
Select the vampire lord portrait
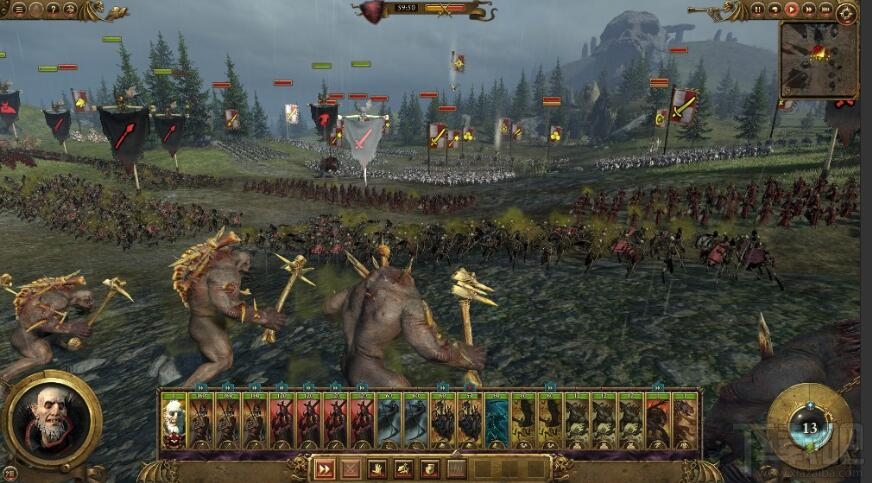pyautogui.click(x=52, y=420)
